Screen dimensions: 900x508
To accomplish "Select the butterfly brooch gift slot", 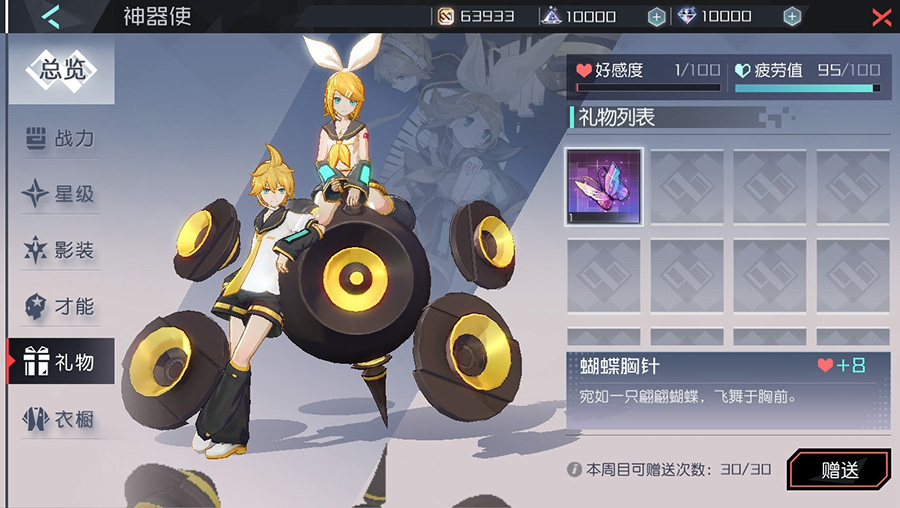I will (604, 187).
